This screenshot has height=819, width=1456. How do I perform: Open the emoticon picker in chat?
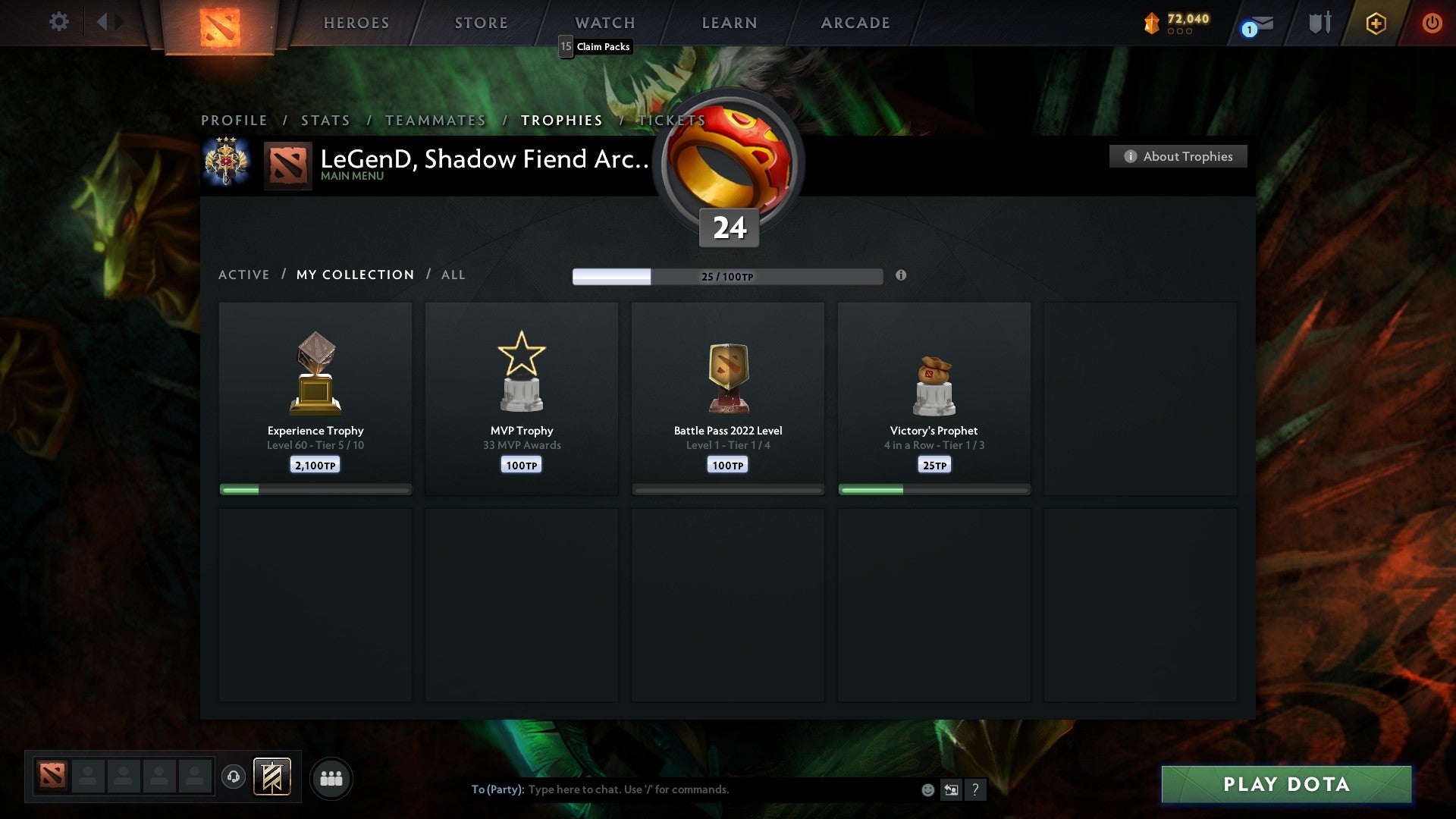(x=927, y=789)
